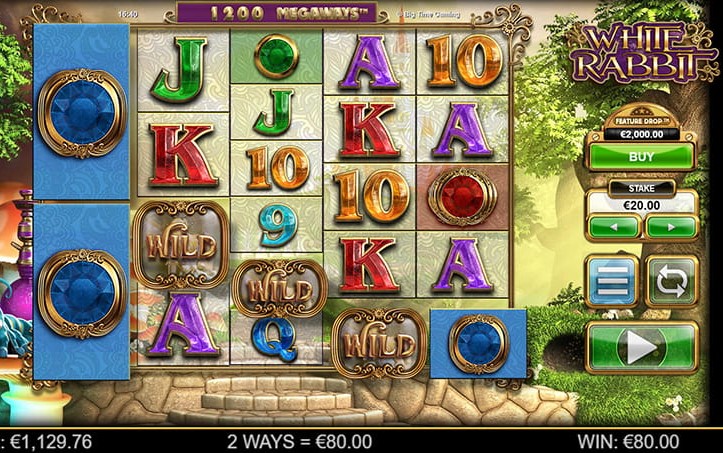Open the blue menu button with three lines
Image resolution: width=723 pixels, height=453 pixels.
611,281
